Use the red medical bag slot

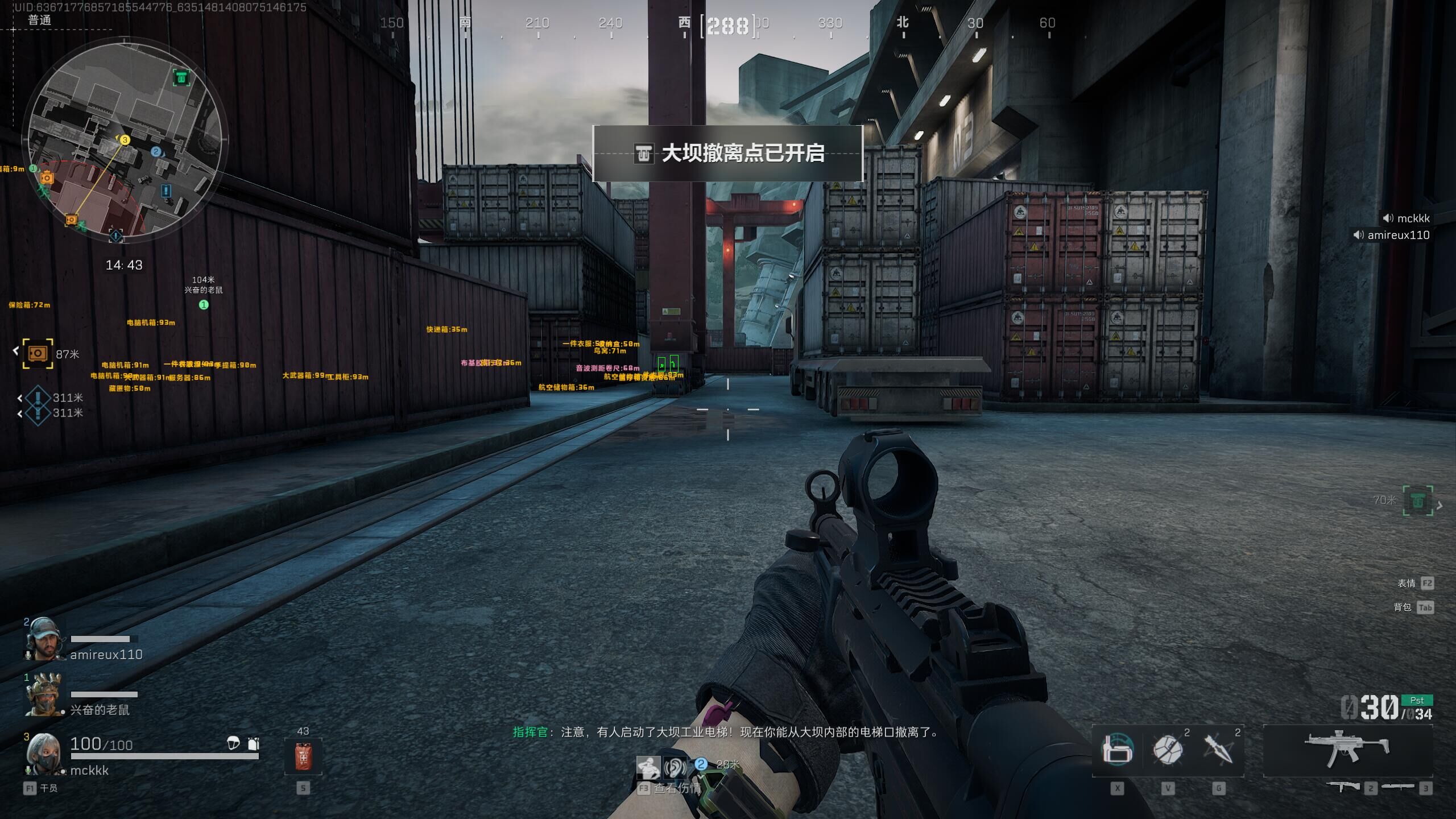point(303,756)
